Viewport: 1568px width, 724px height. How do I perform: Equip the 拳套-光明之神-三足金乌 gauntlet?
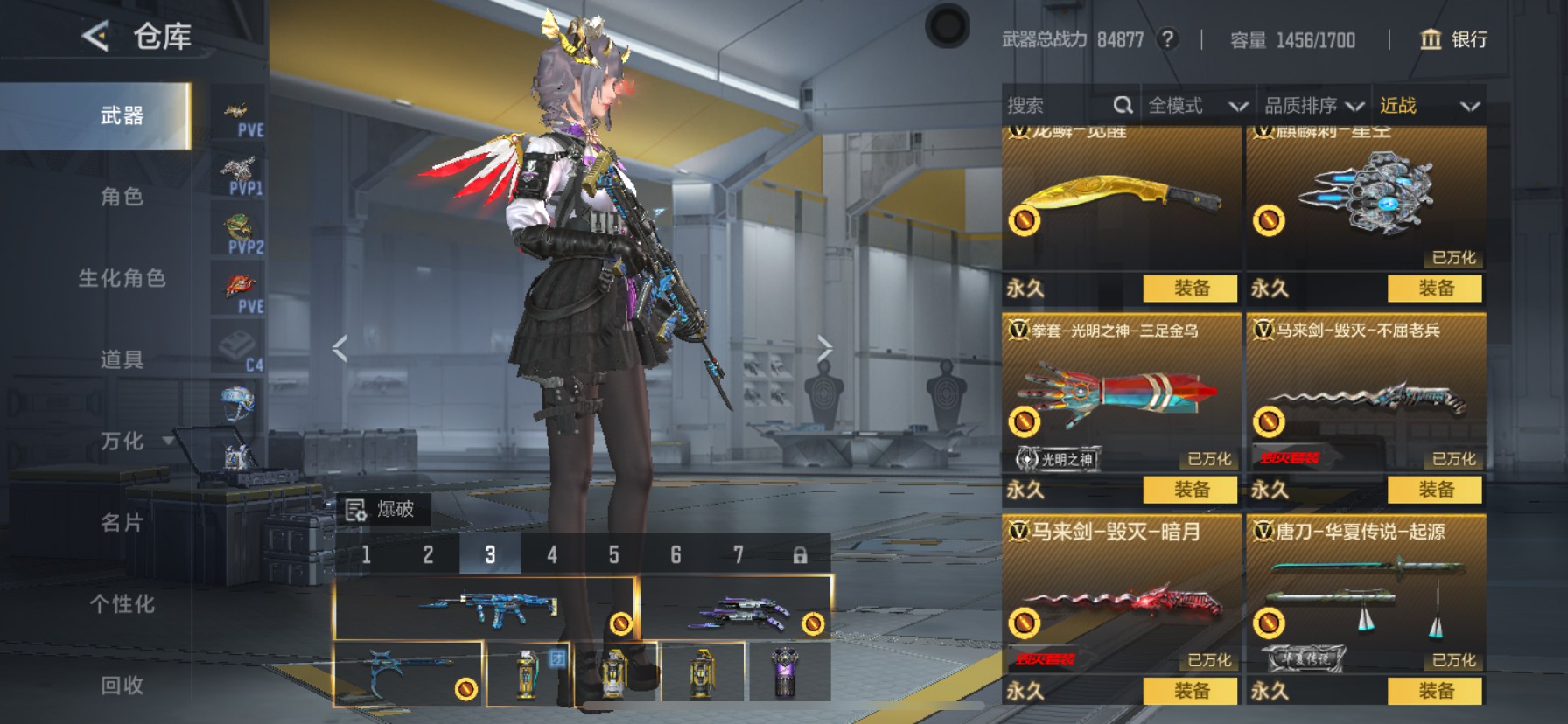tap(1191, 490)
